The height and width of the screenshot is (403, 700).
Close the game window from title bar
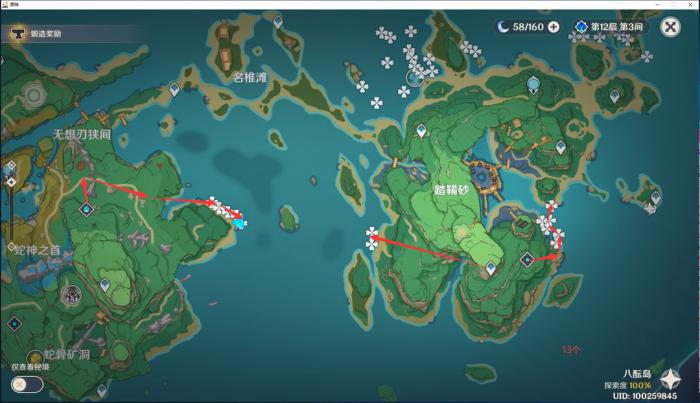(690, 5)
